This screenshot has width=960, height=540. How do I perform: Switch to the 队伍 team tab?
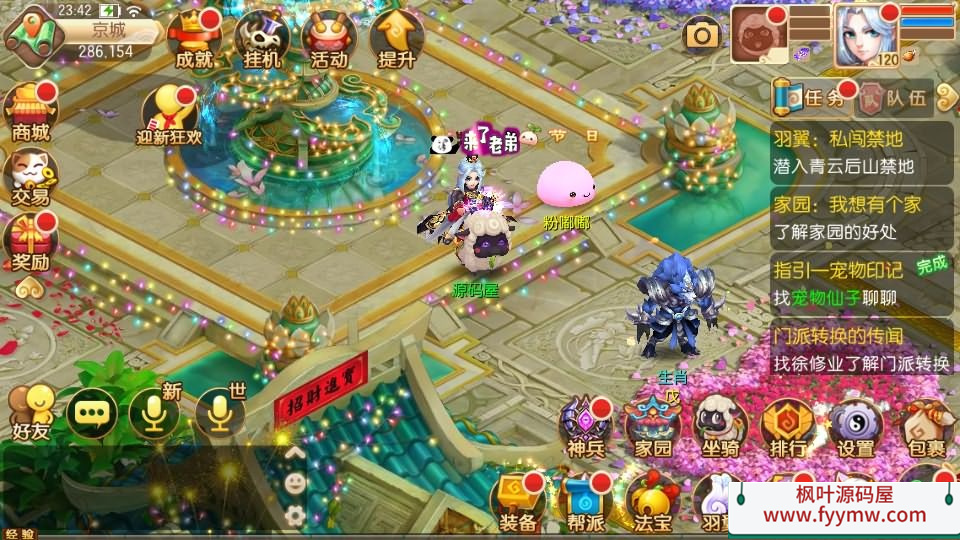pyautogui.click(x=895, y=98)
